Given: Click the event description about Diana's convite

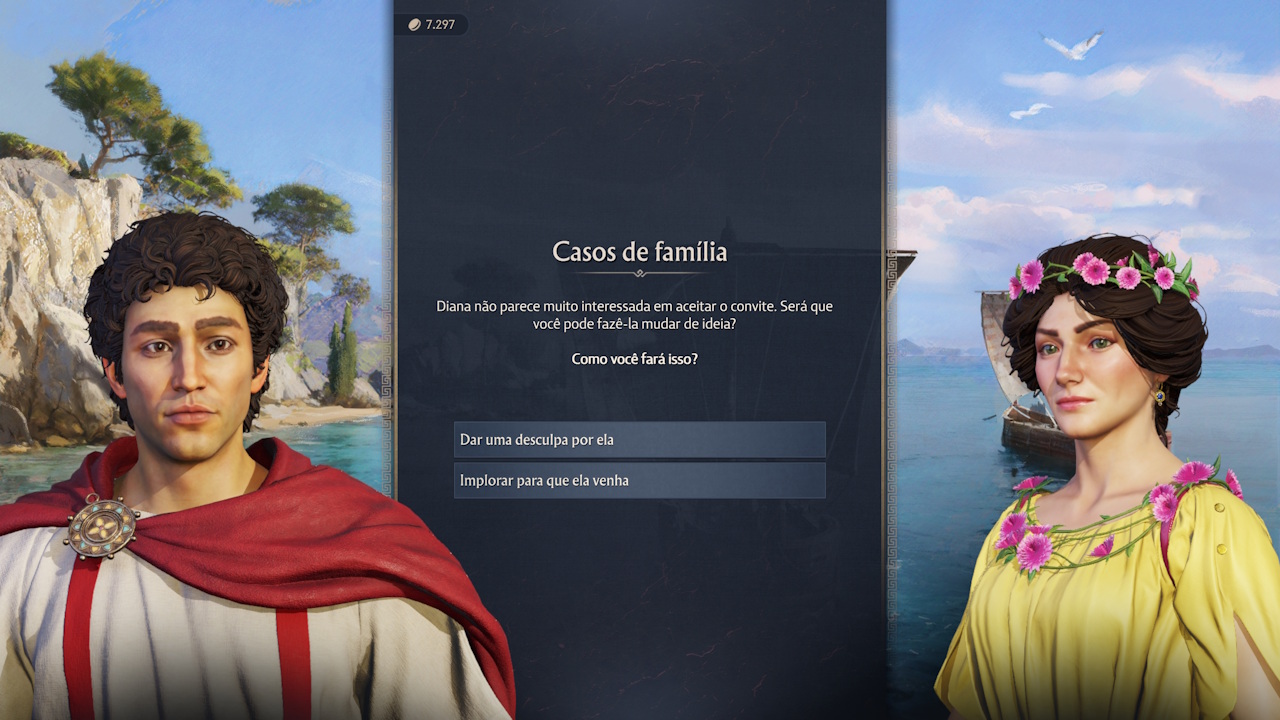Looking at the screenshot, I should pos(639,315).
